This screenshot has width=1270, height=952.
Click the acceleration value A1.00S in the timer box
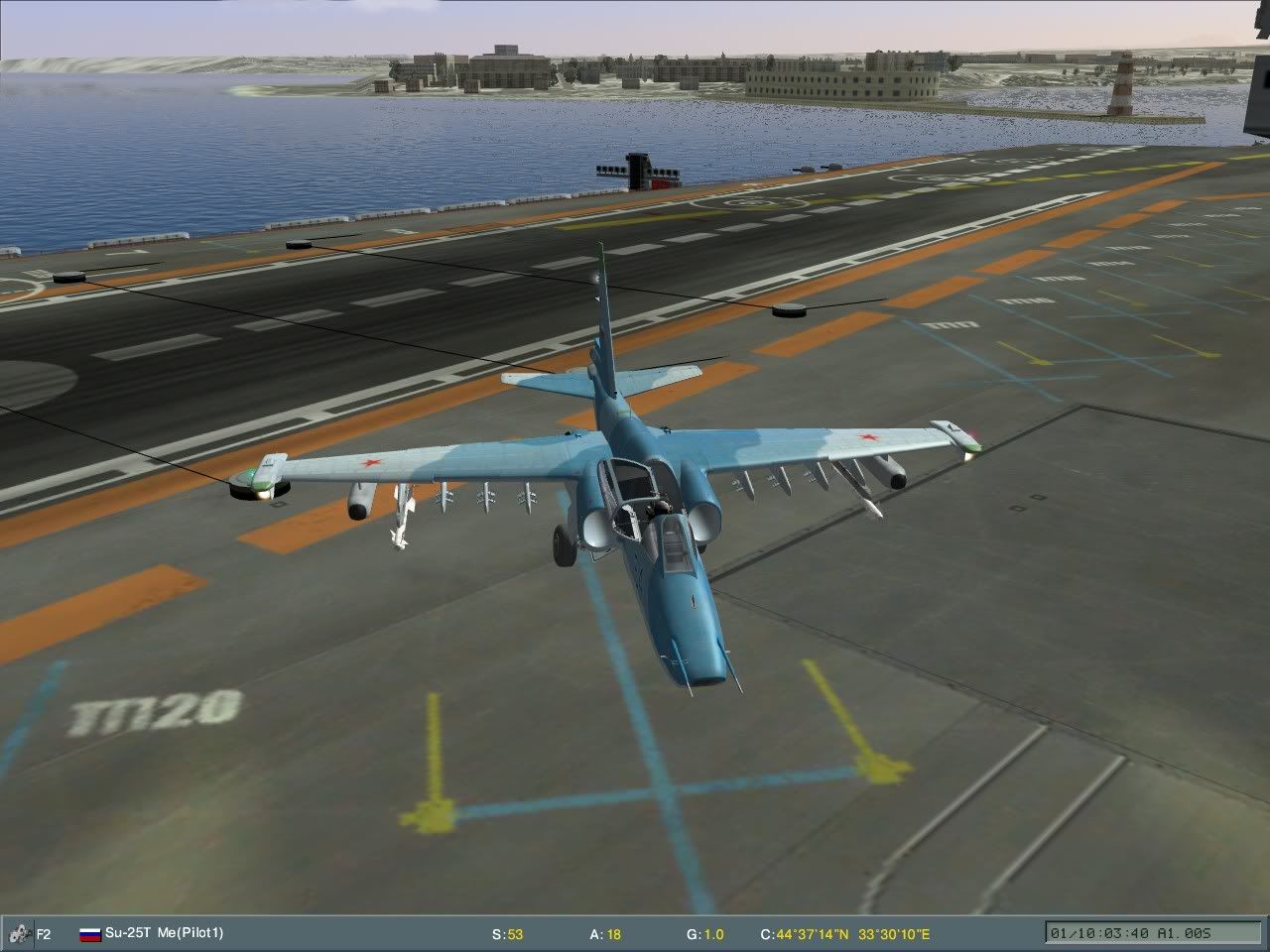click(1181, 932)
